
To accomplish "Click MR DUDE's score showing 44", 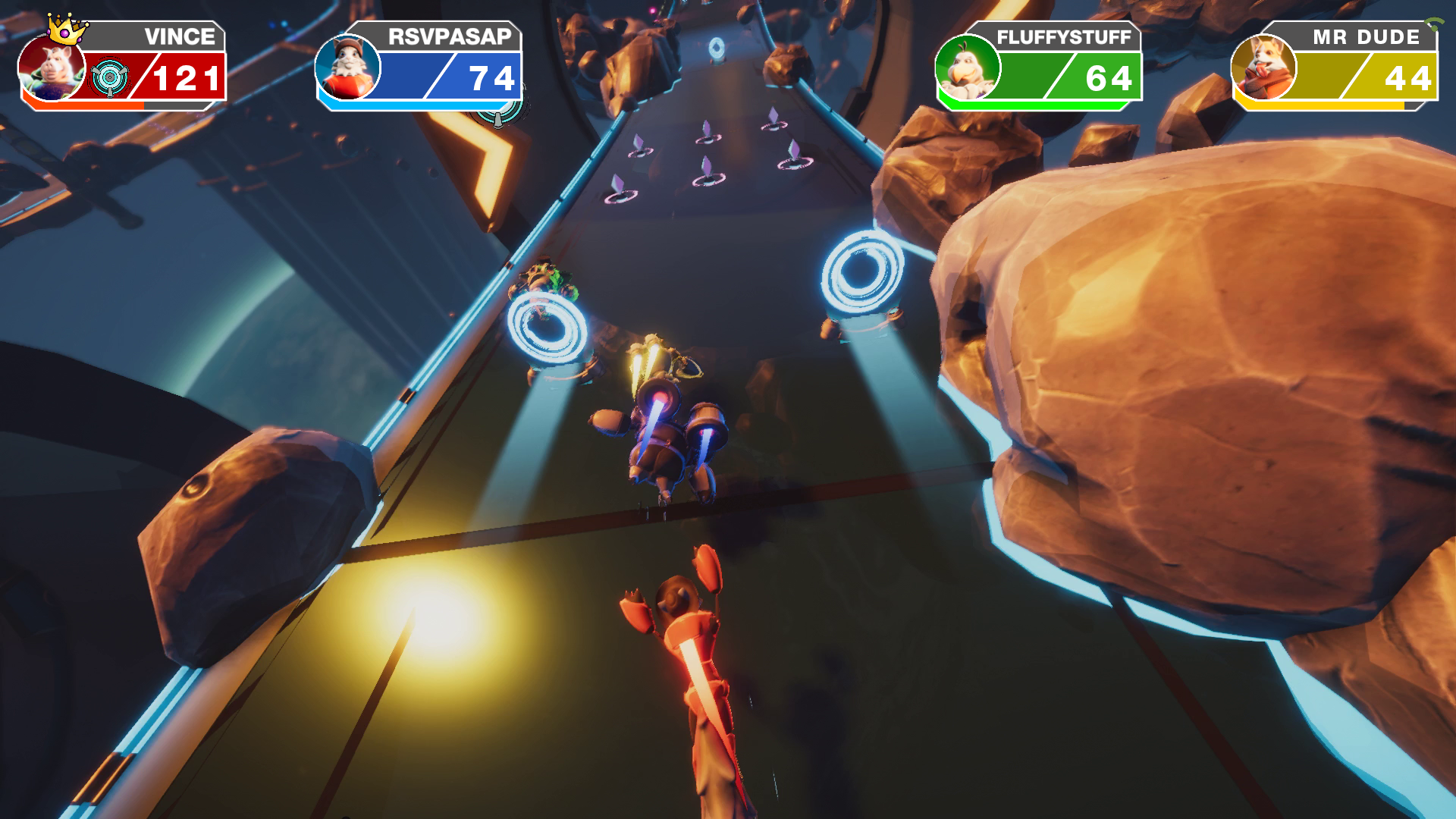I will 1410,76.
